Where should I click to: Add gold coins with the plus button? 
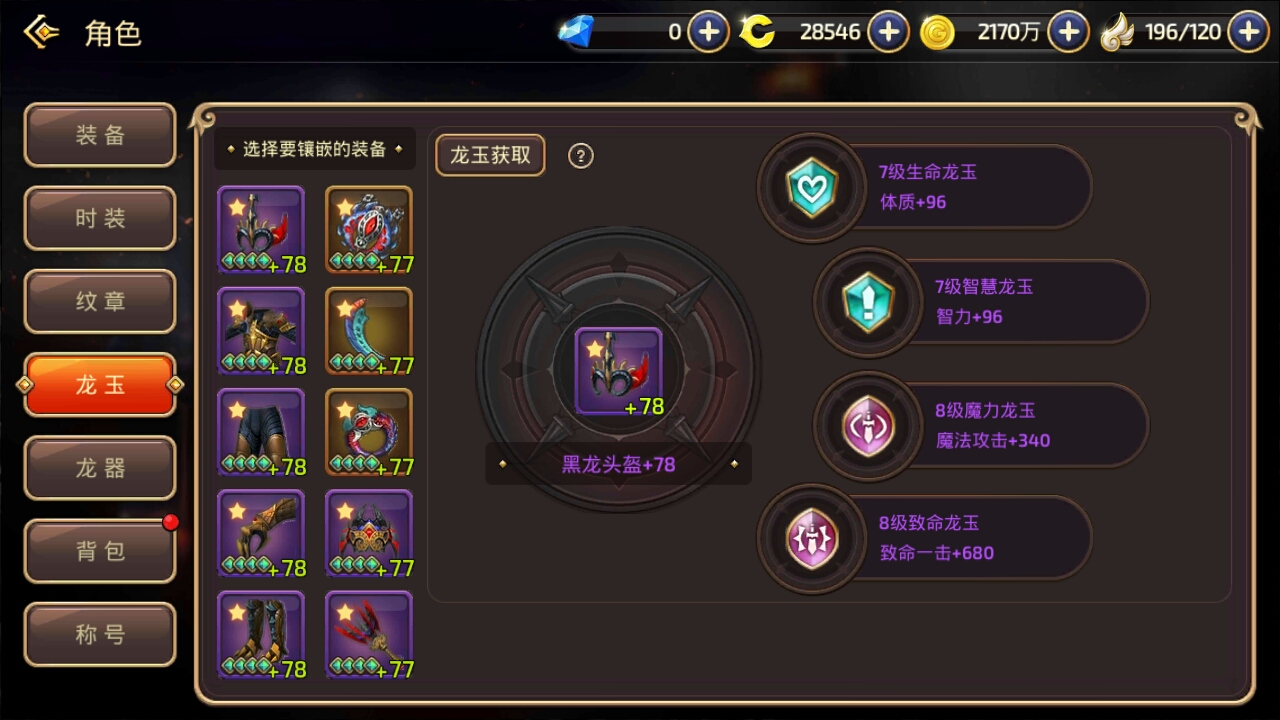1068,32
